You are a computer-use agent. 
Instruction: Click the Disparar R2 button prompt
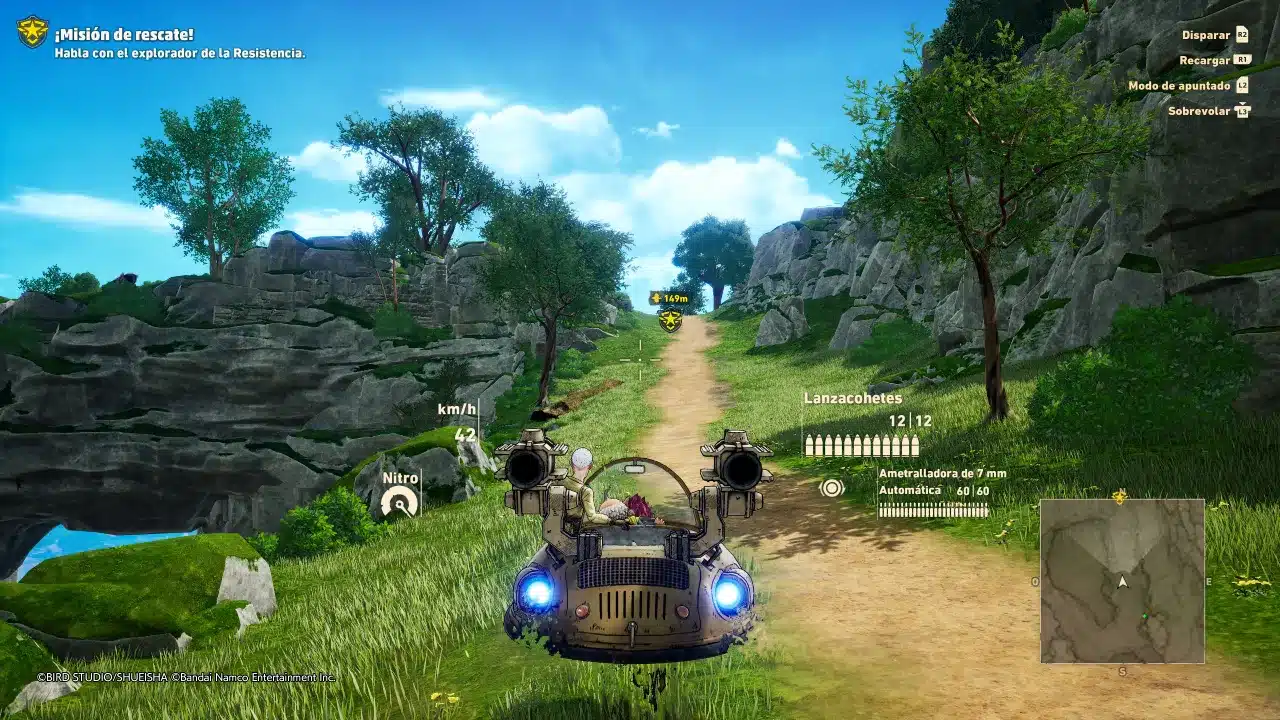[1240, 33]
